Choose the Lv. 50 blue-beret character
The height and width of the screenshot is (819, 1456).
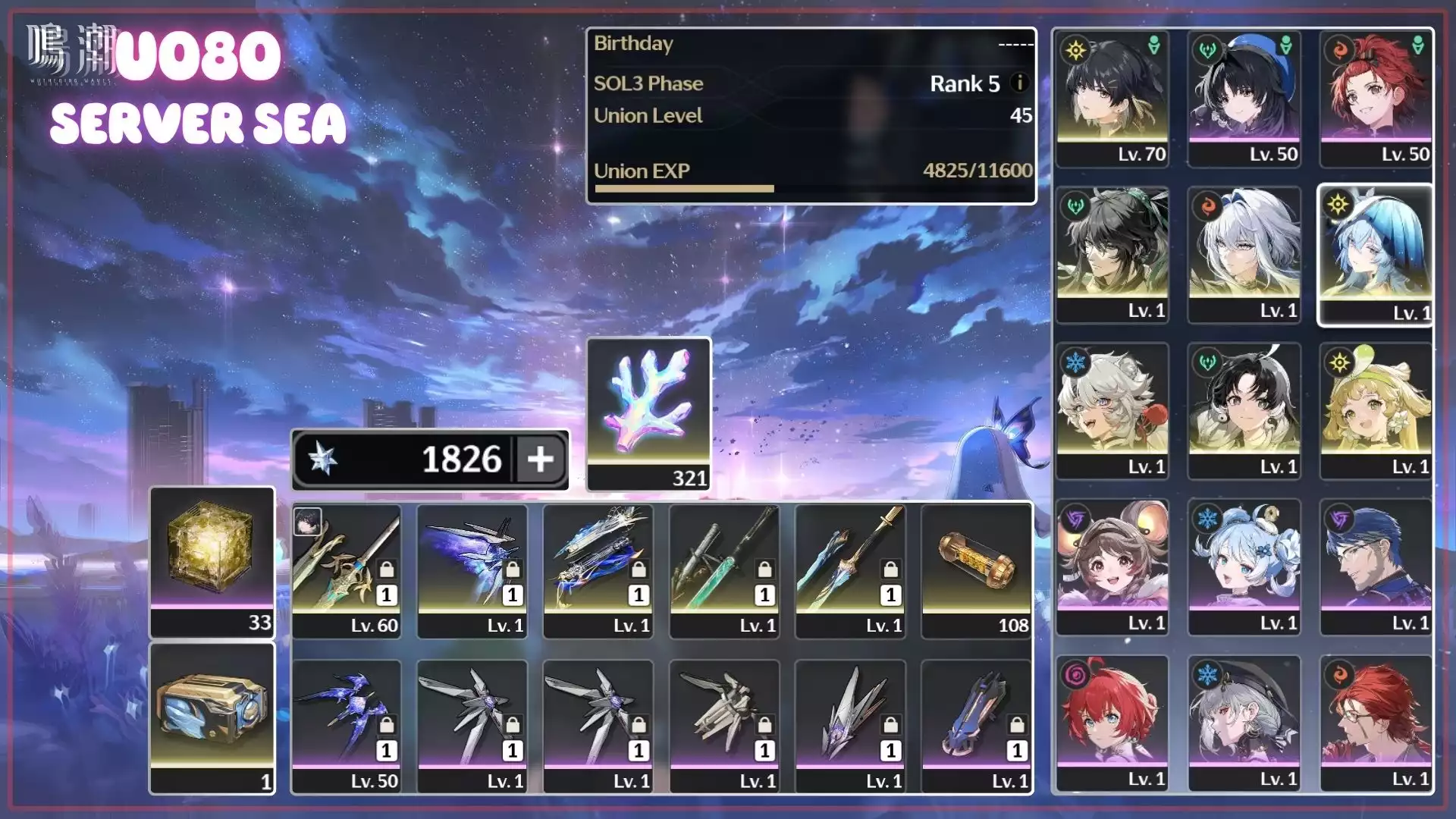pyautogui.click(x=1244, y=99)
